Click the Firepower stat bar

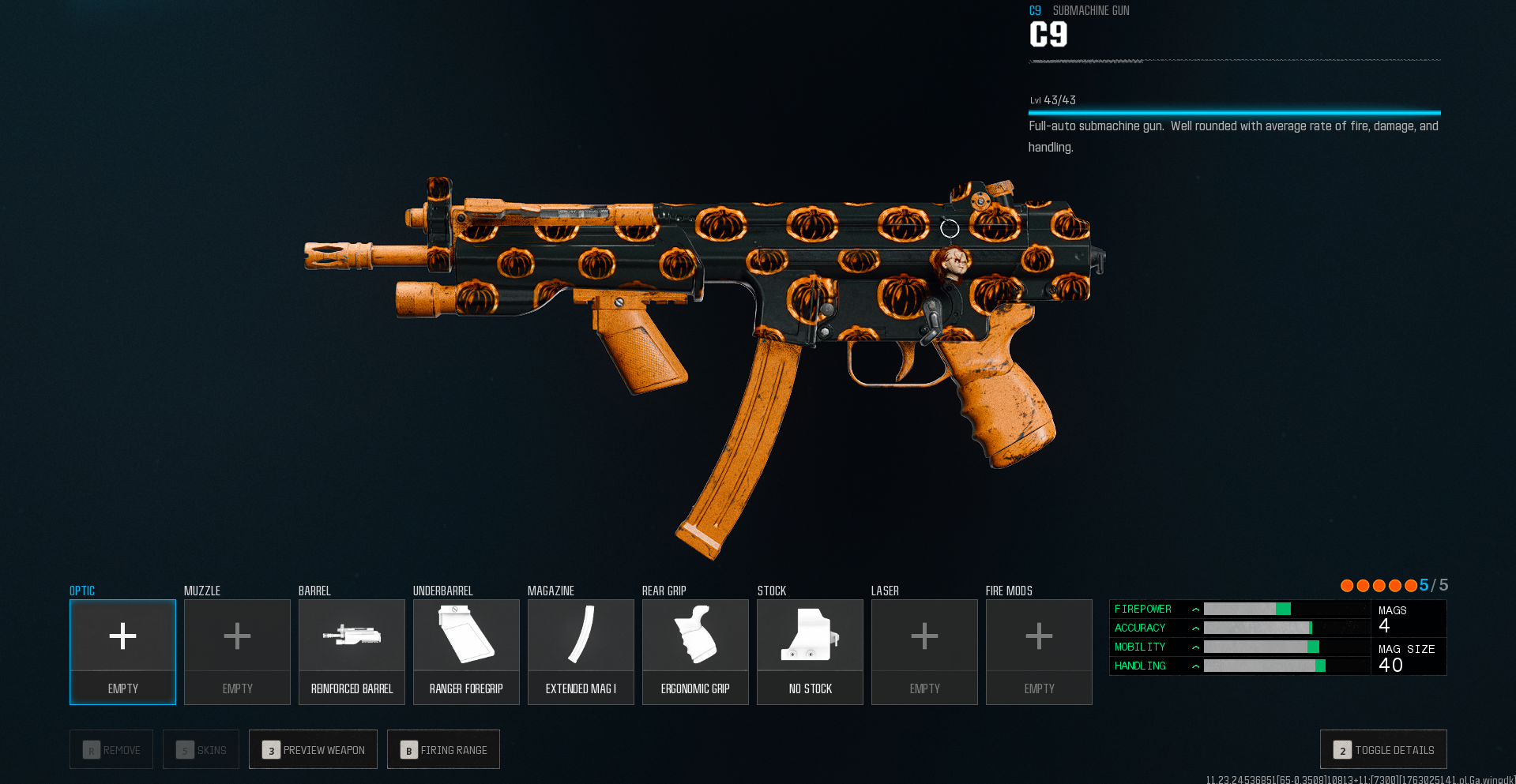tap(1285, 609)
